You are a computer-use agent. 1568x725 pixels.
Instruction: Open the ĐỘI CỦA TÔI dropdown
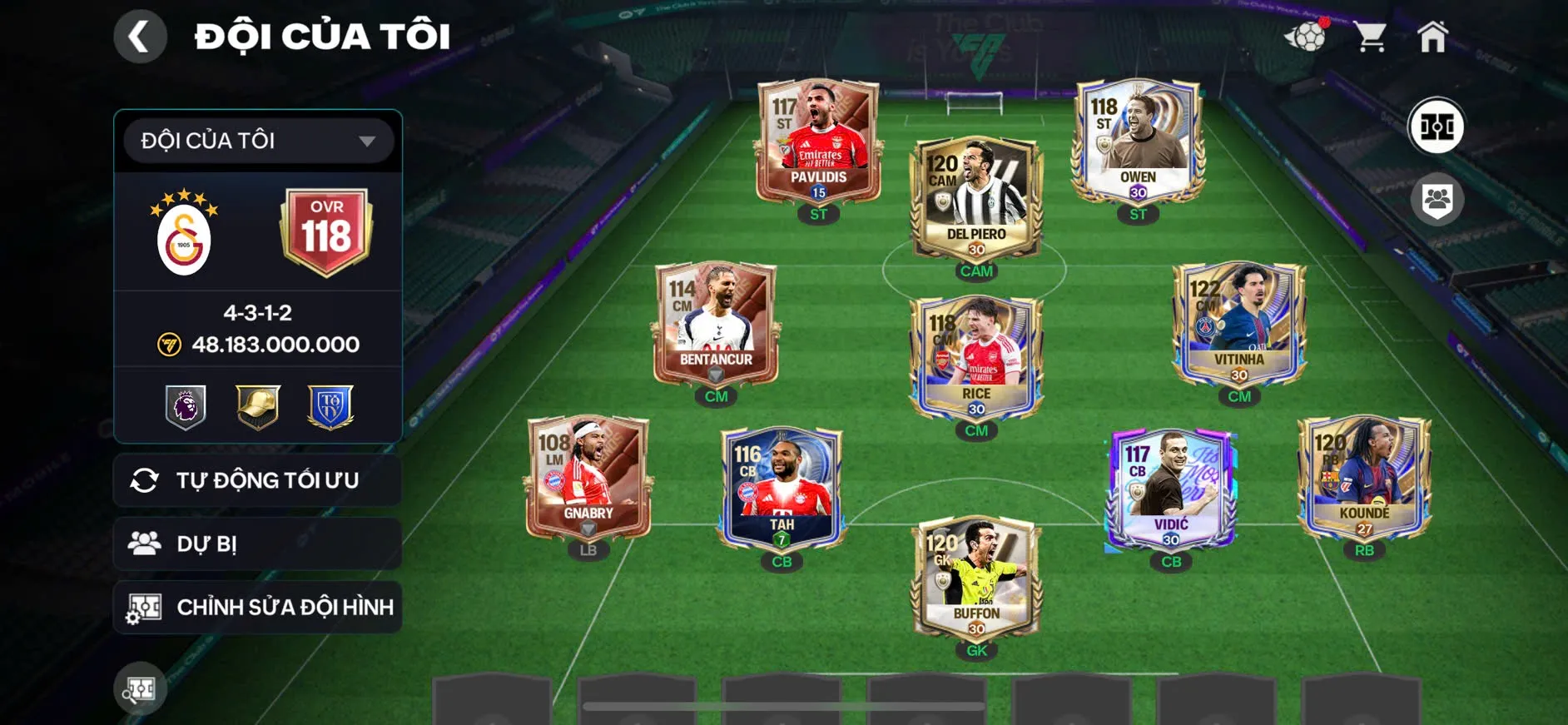pos(258,141)
